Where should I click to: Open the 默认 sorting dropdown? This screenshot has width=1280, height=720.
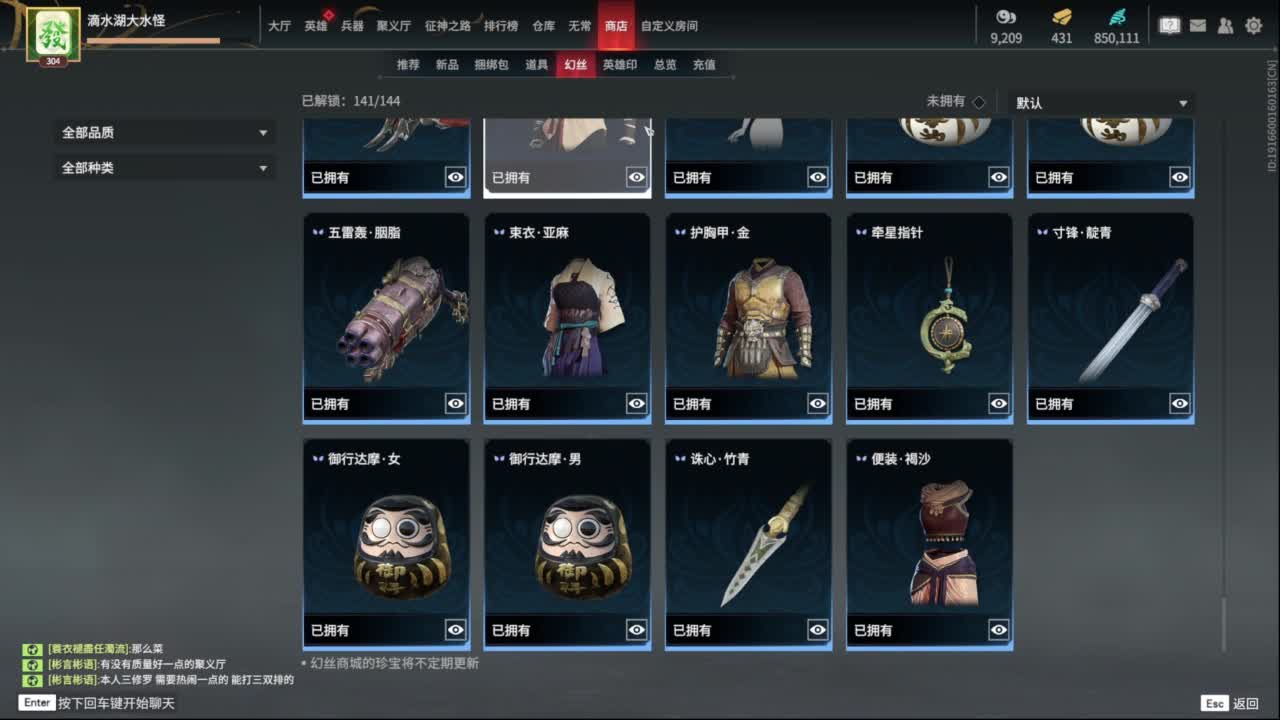coord(1100,101)
